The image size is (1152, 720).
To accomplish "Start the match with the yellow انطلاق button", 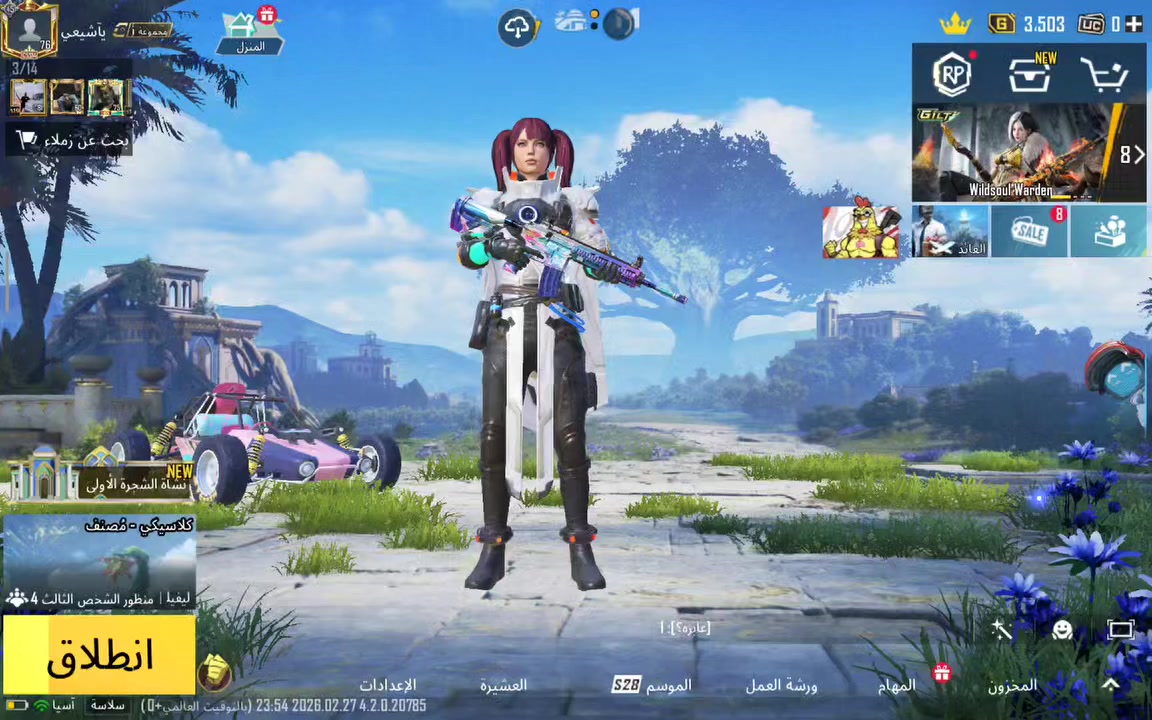I will [x=98, y=655].
